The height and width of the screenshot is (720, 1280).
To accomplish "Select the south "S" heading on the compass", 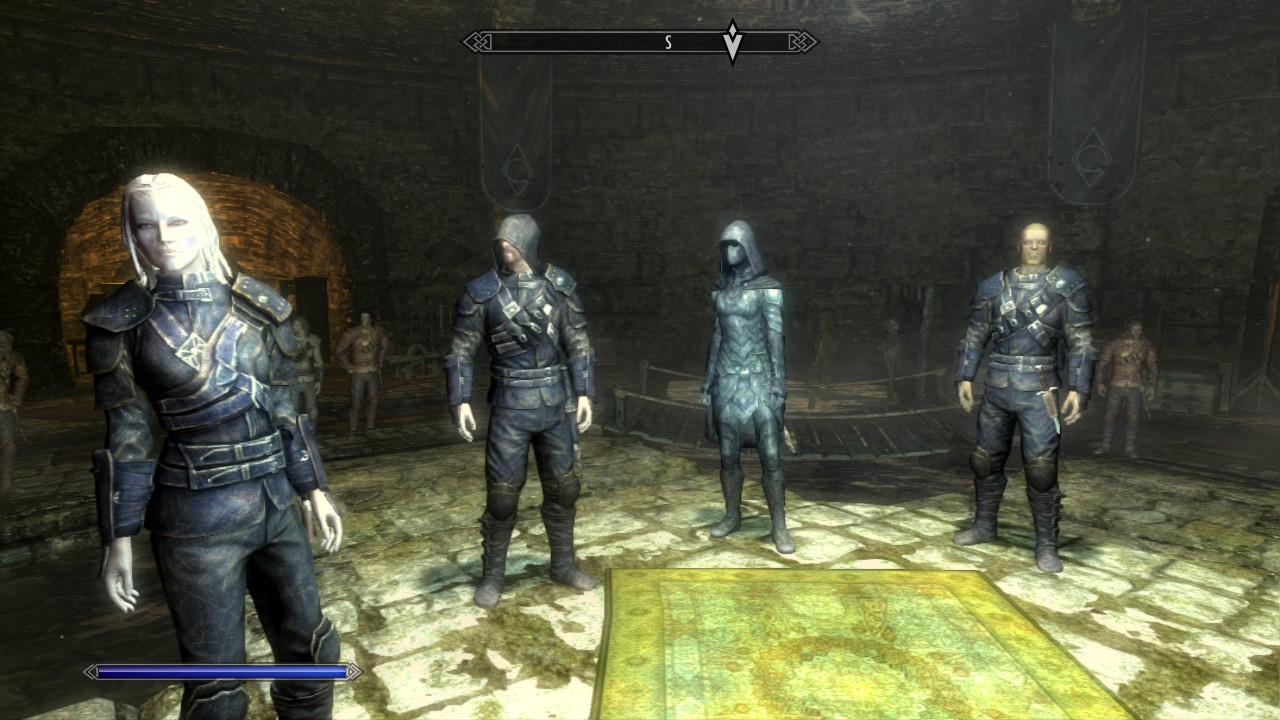I will (668, 42).
